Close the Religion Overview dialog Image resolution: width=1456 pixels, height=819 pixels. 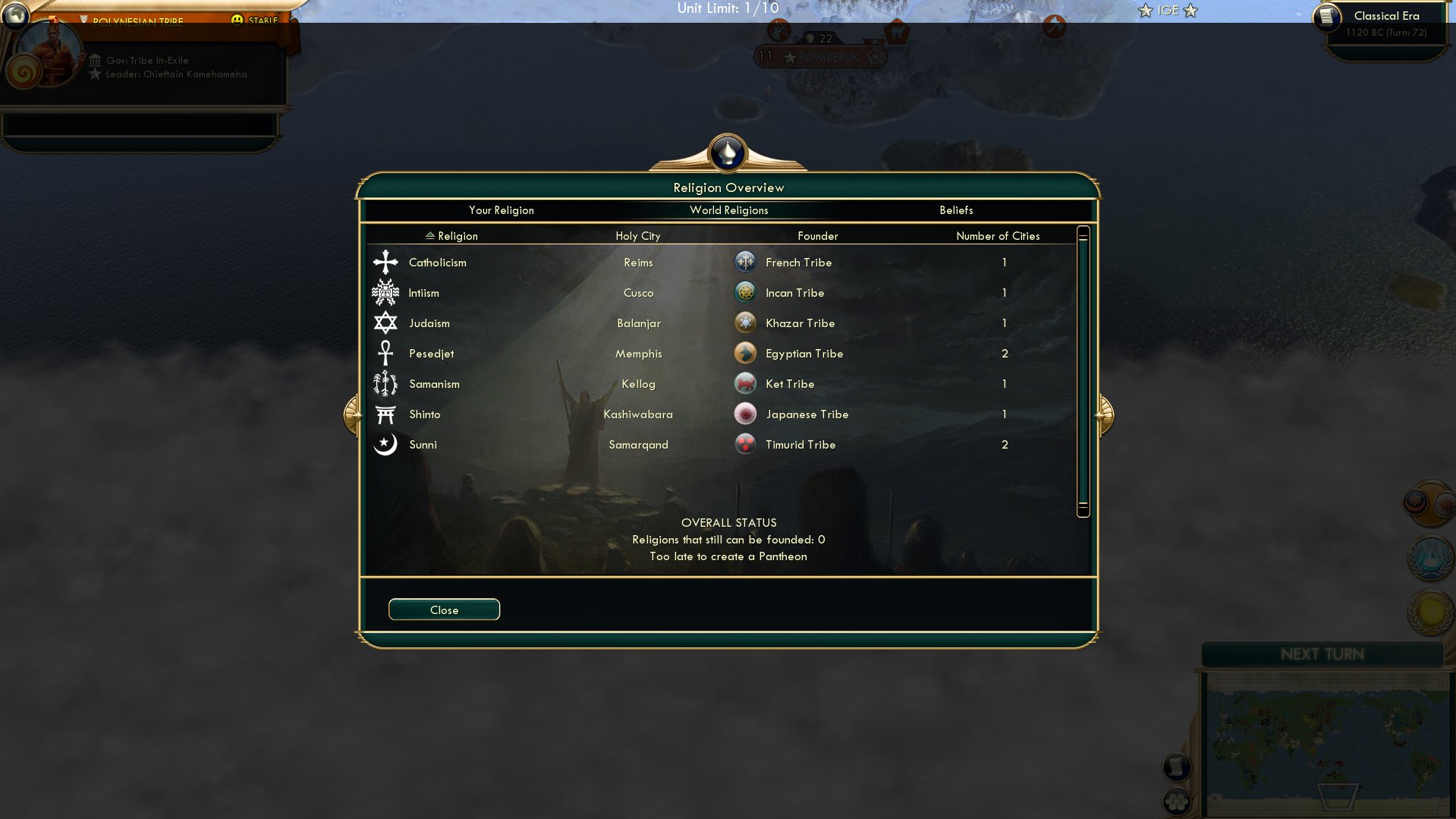coord(444,610)
